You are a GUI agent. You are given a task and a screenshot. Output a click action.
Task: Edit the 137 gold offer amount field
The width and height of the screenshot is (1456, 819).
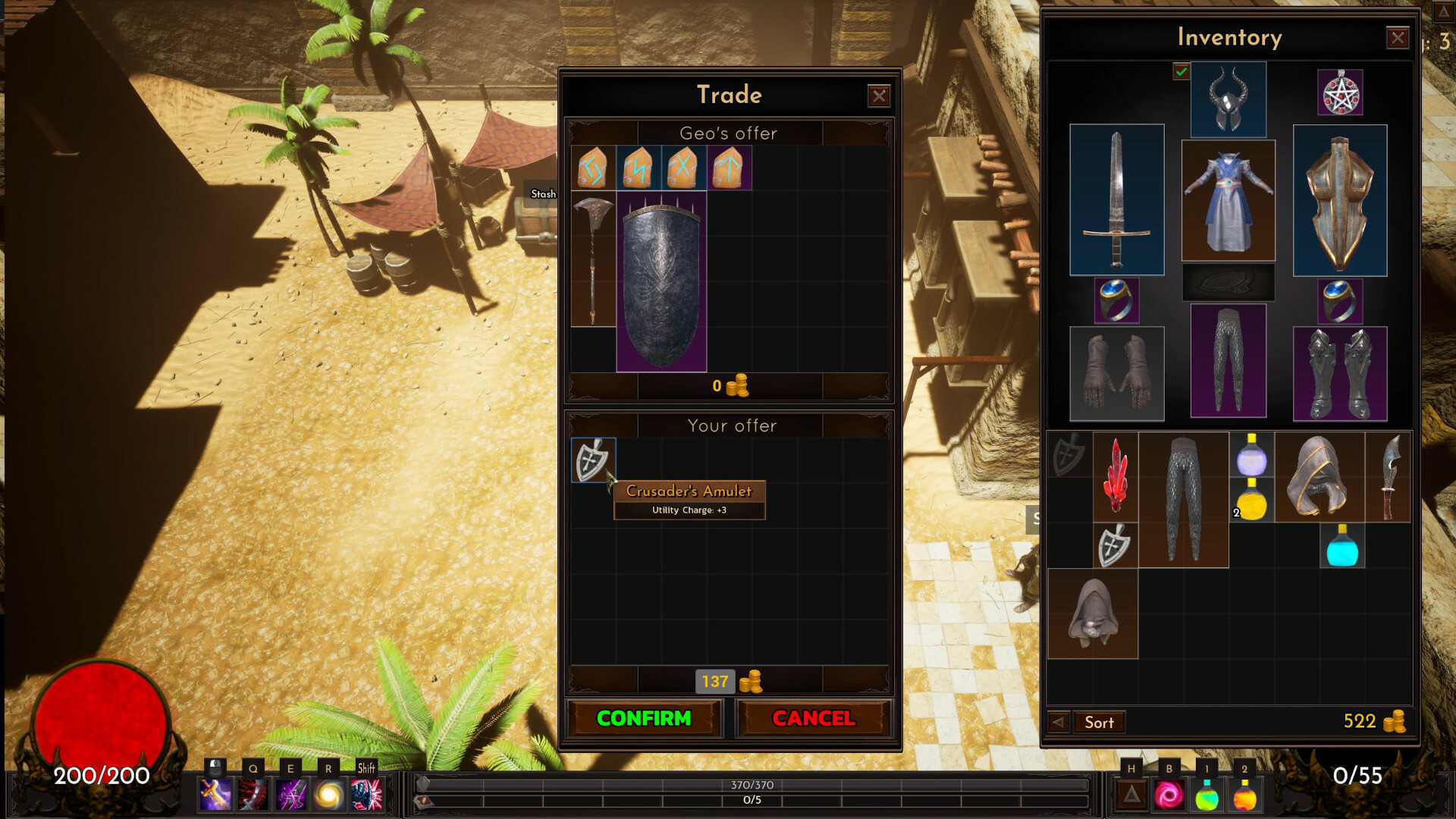(714, 682)
